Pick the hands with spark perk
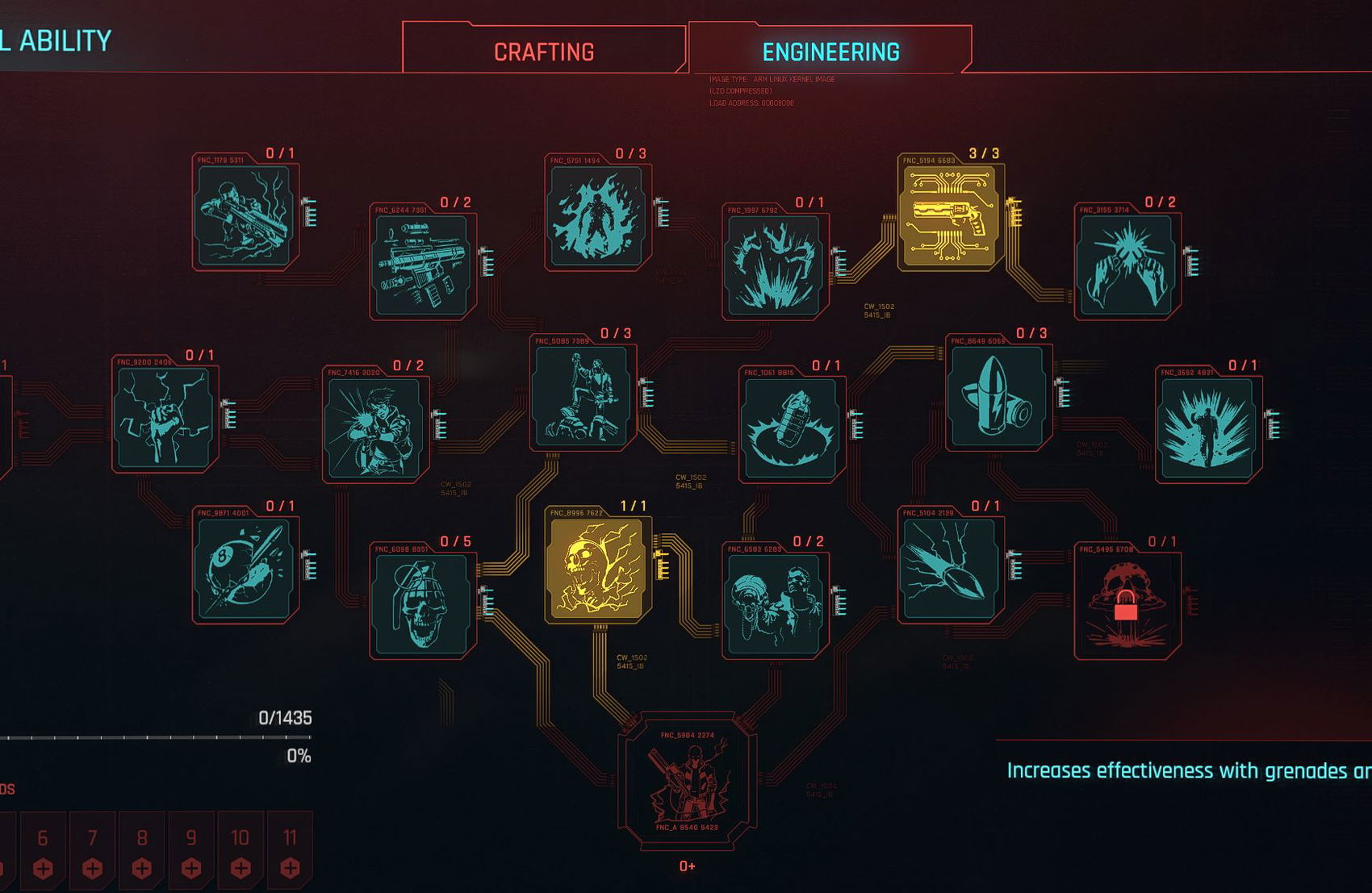The image size is (1372, 893). (1127, 265)
